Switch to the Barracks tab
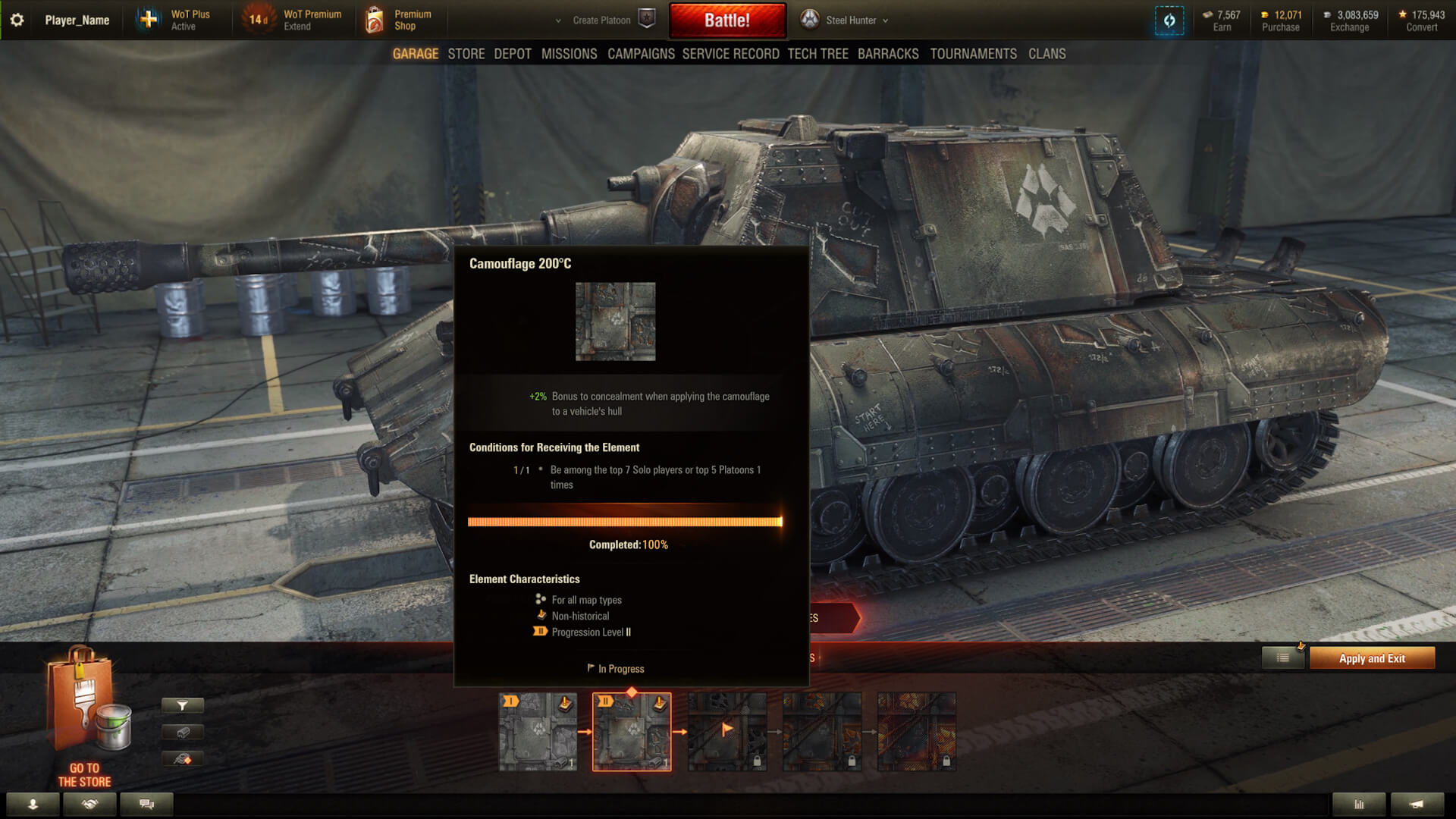Image resolution: width=1456 pixels, height=819 pixels. [887, 54]
